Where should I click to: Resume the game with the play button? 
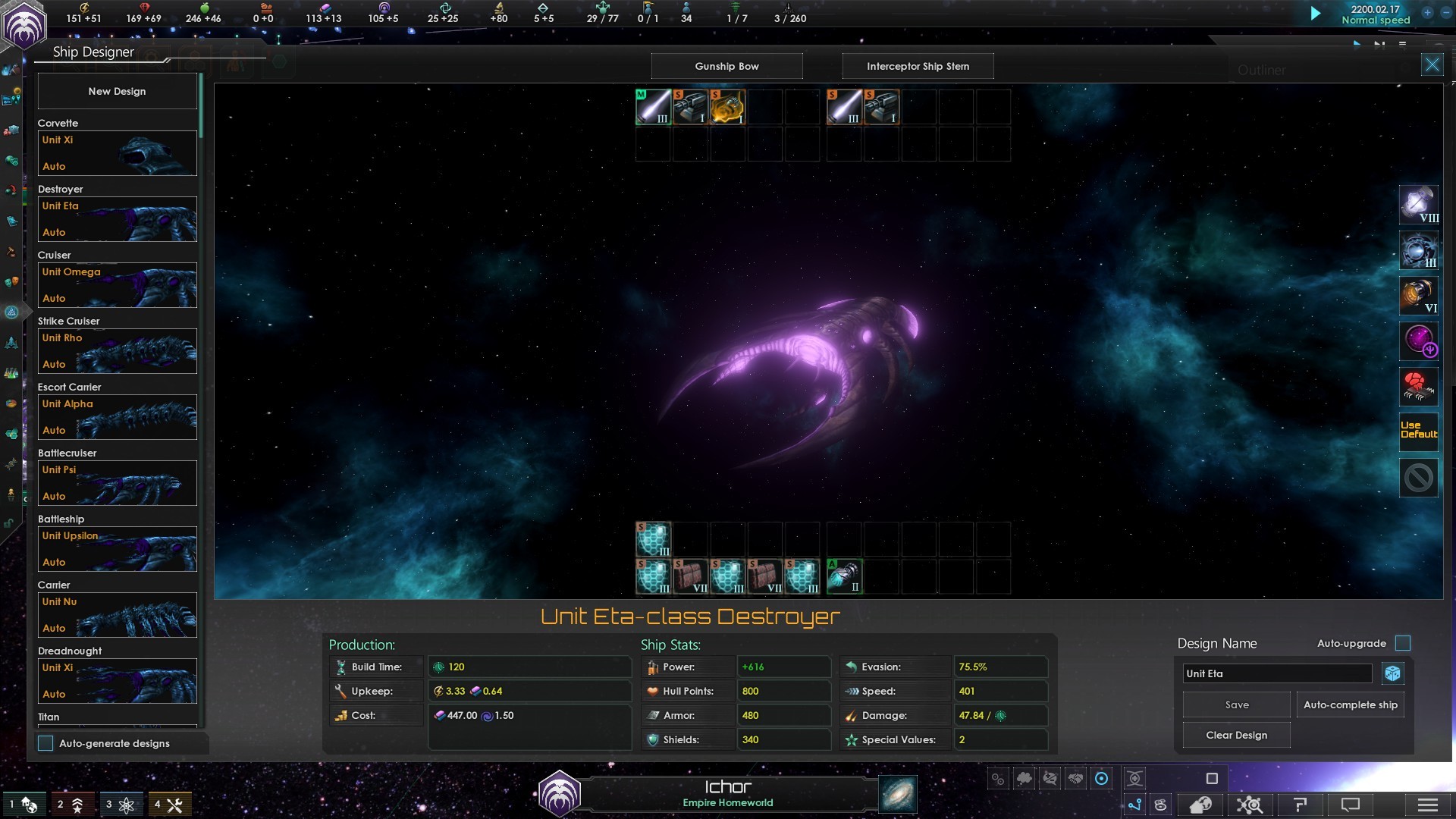tap(1316, 14)
